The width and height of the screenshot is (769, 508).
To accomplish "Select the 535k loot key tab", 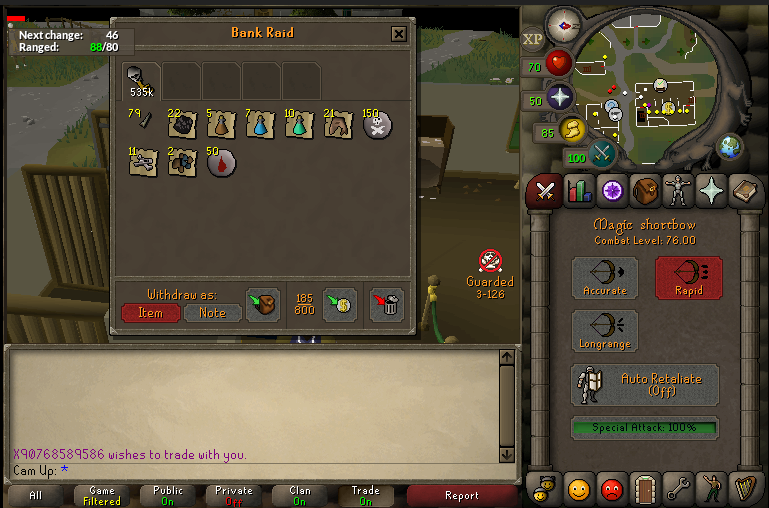I will point(141,80).
